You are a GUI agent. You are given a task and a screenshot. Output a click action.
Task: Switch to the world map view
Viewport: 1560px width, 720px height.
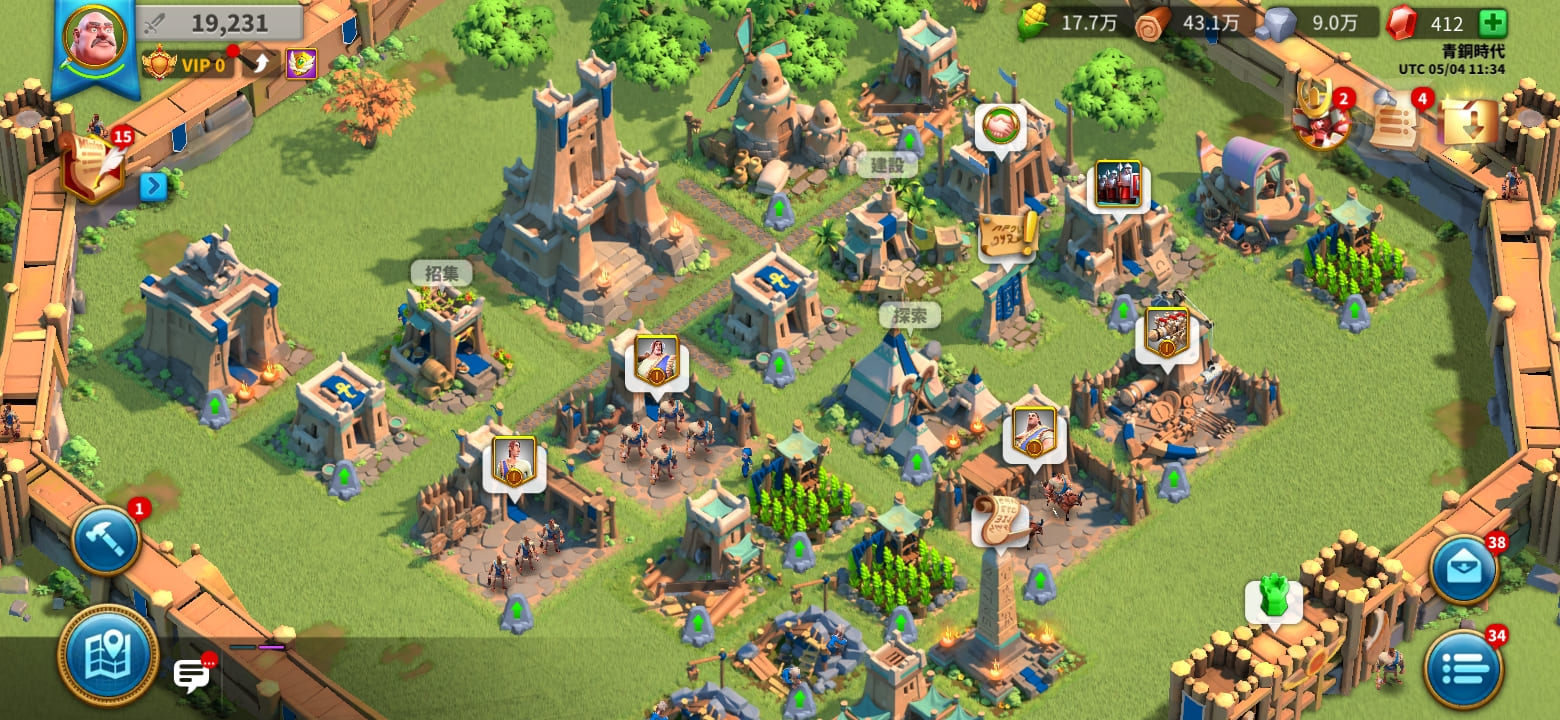[x=107, y=655]
